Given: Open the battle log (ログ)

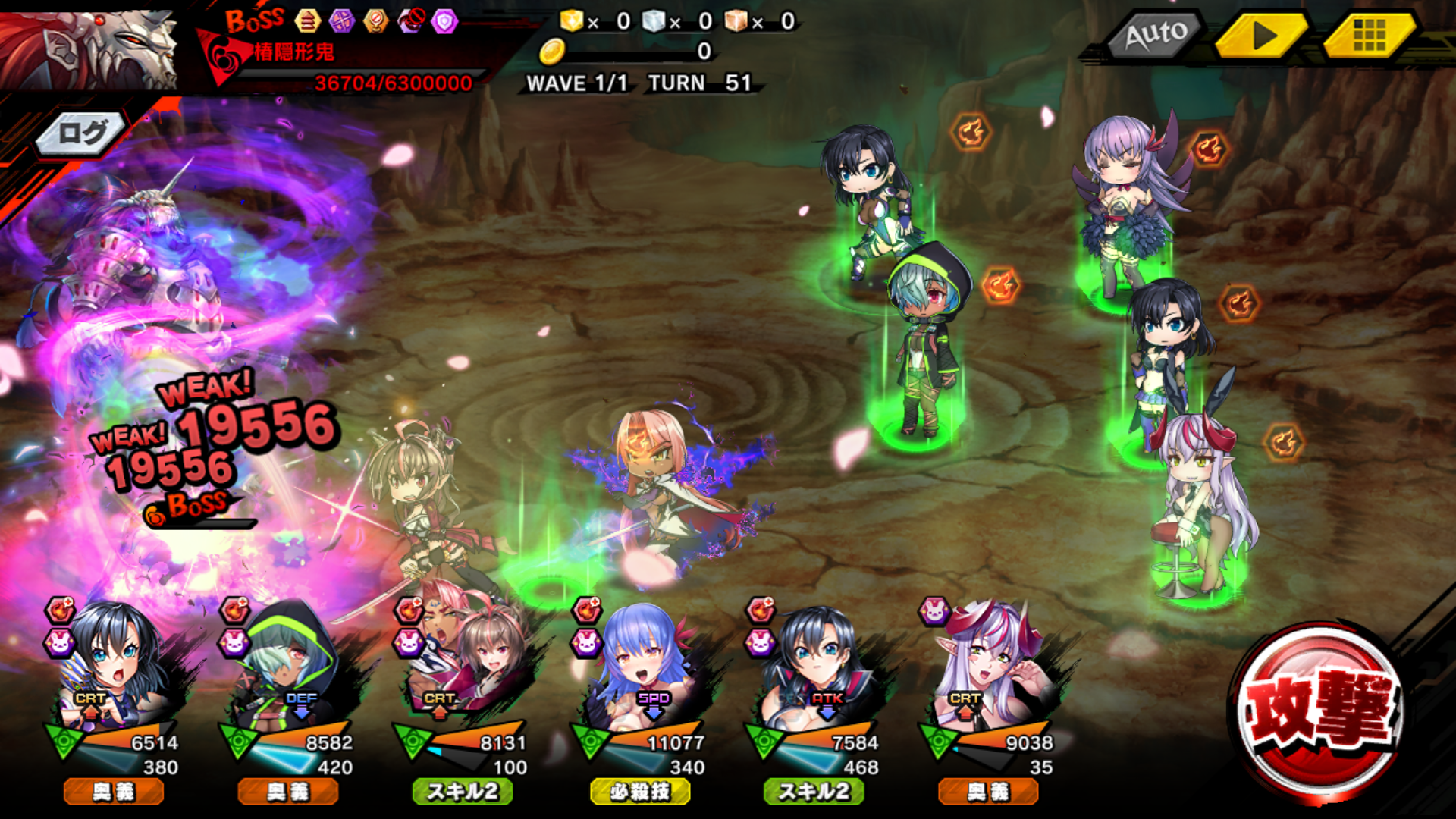Looking at the screenshot, I should coord(82,134).
